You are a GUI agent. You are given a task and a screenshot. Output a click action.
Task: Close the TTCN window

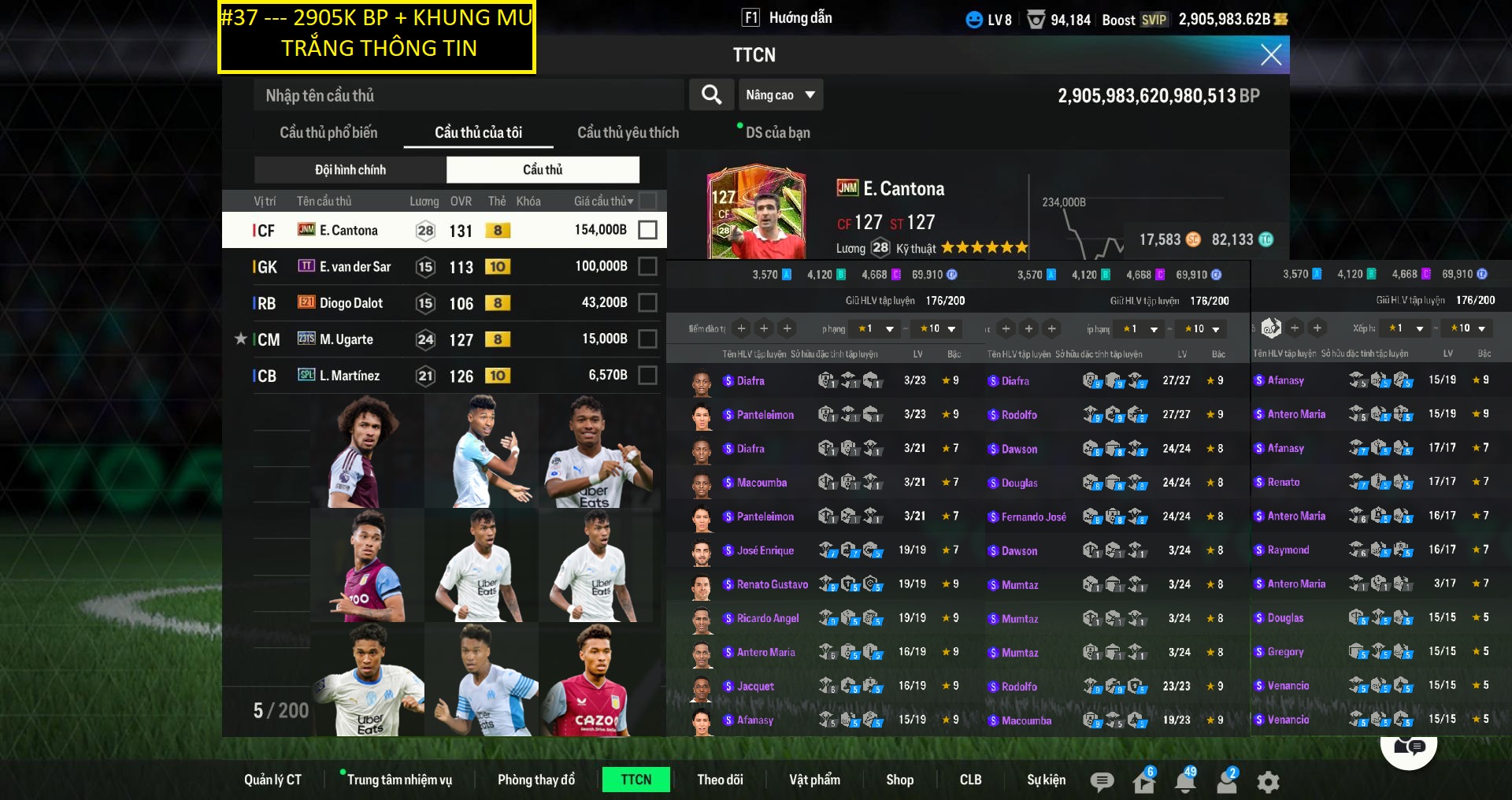[1270, 54]
